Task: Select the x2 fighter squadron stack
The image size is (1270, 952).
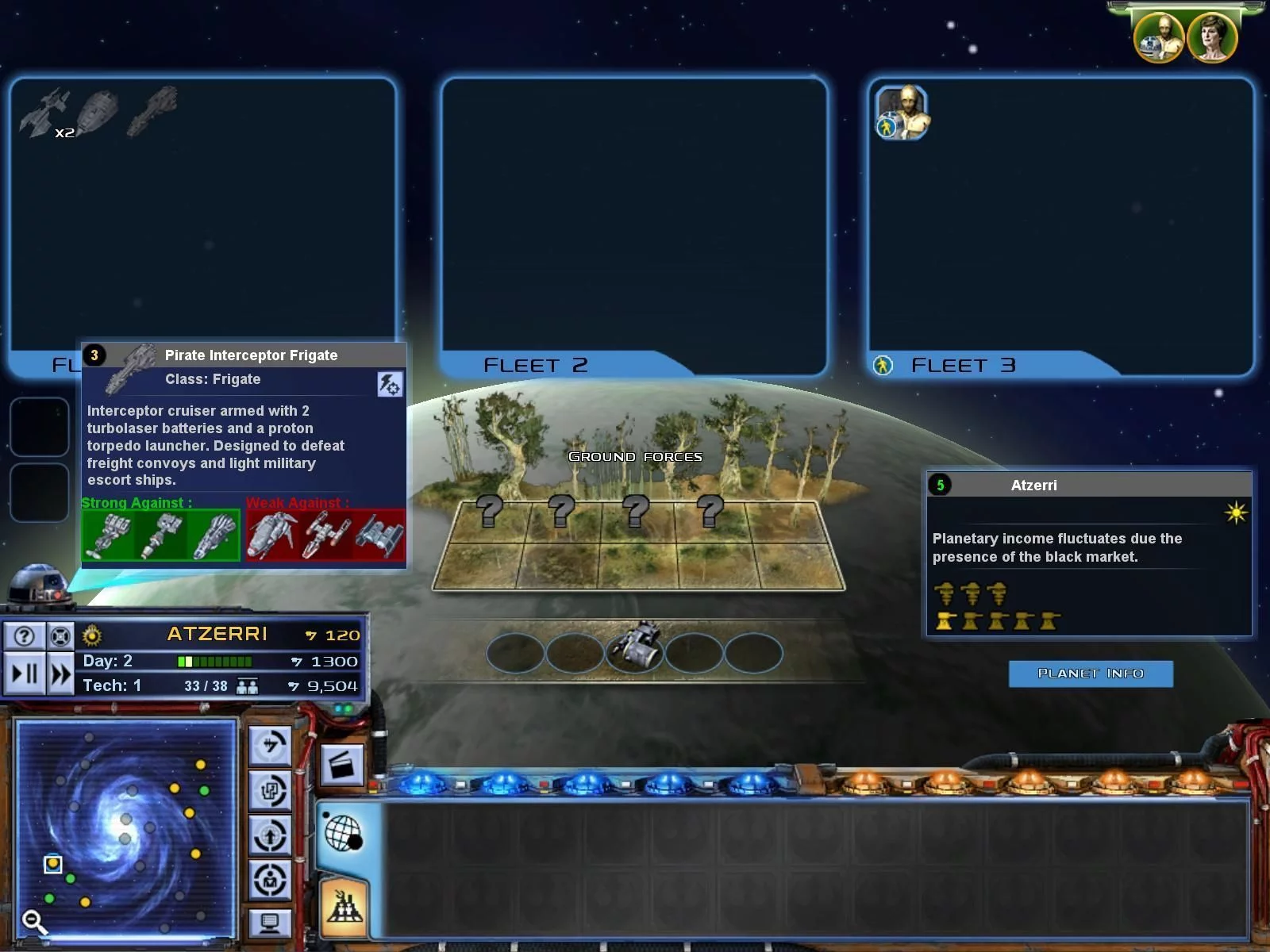Action: [44, 113]
